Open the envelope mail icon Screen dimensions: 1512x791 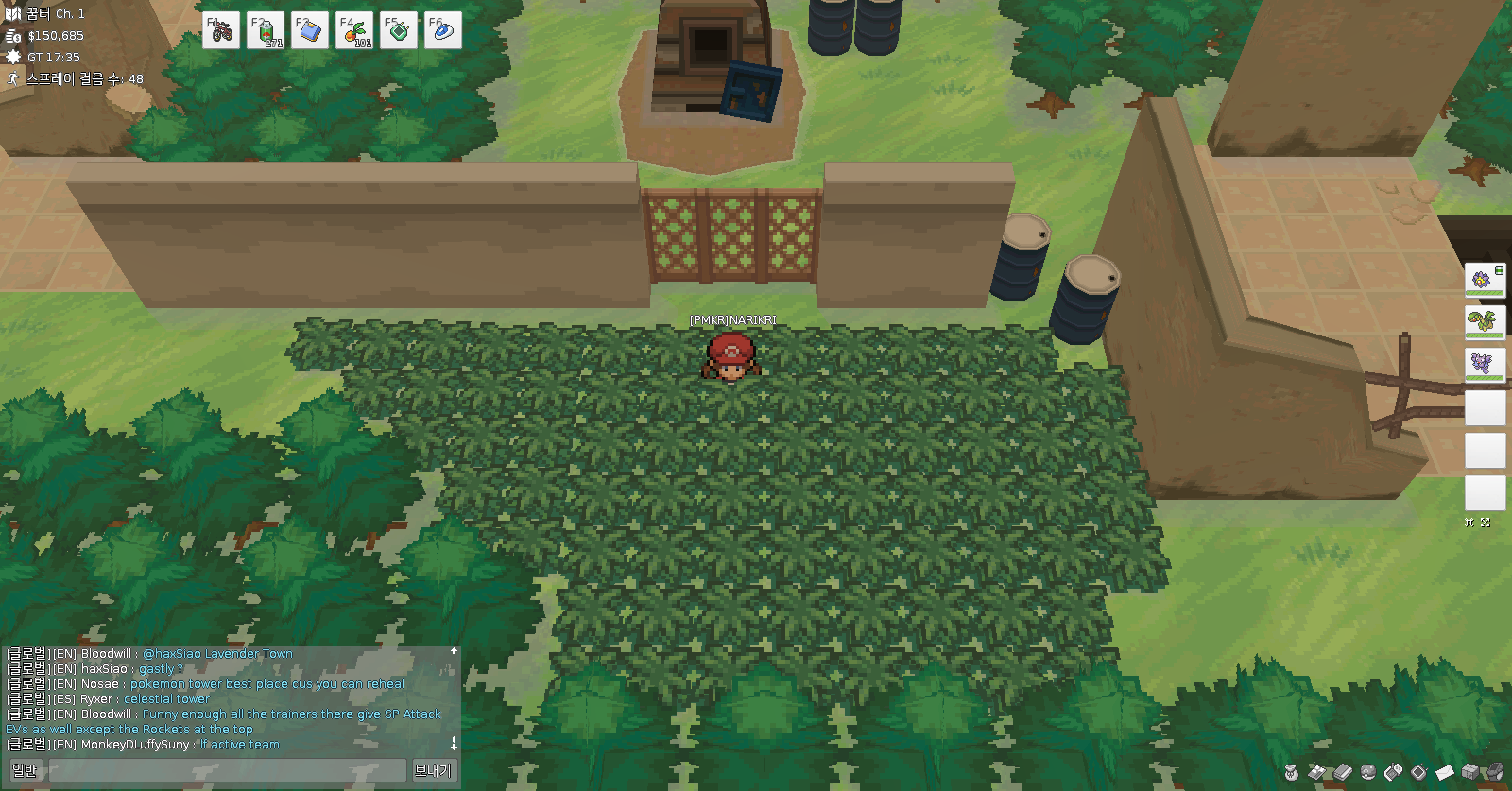[x=1445, y=772]
